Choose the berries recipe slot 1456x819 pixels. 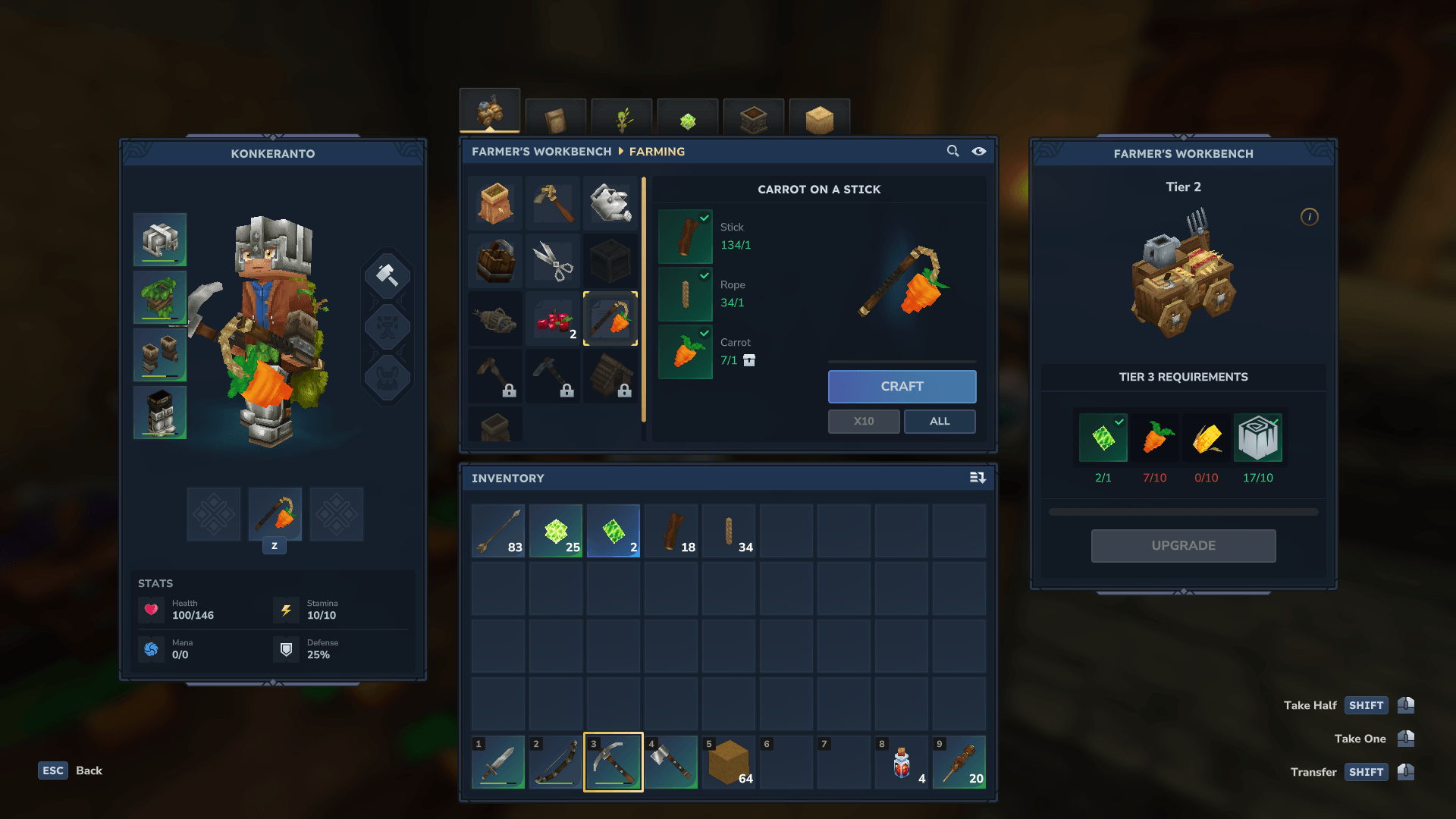pyautogui.click(x=553, y=318)
